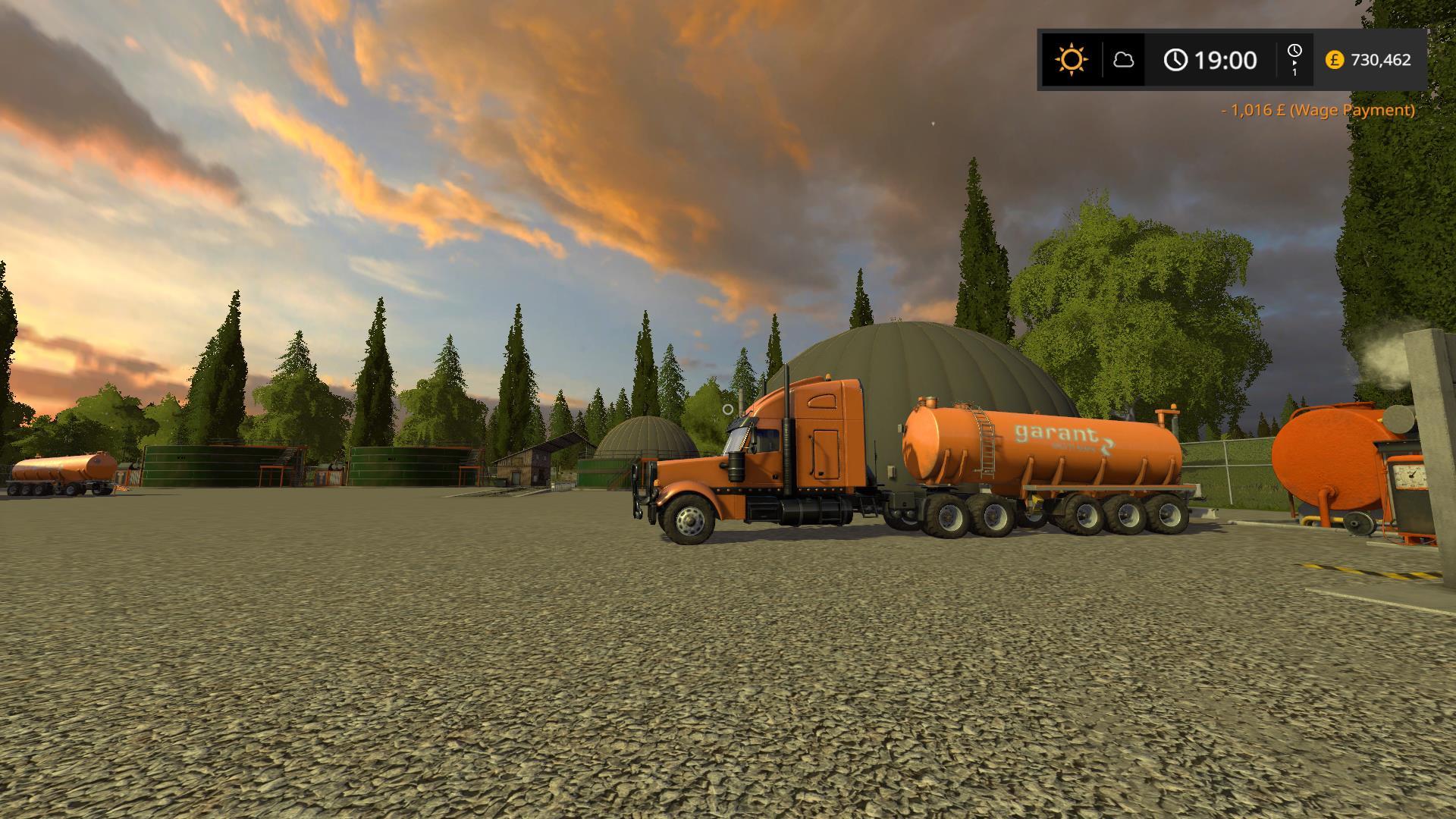Click the sunny weather icon
The width and height of the screenshot is (1456, 819).
point(1072,59)
